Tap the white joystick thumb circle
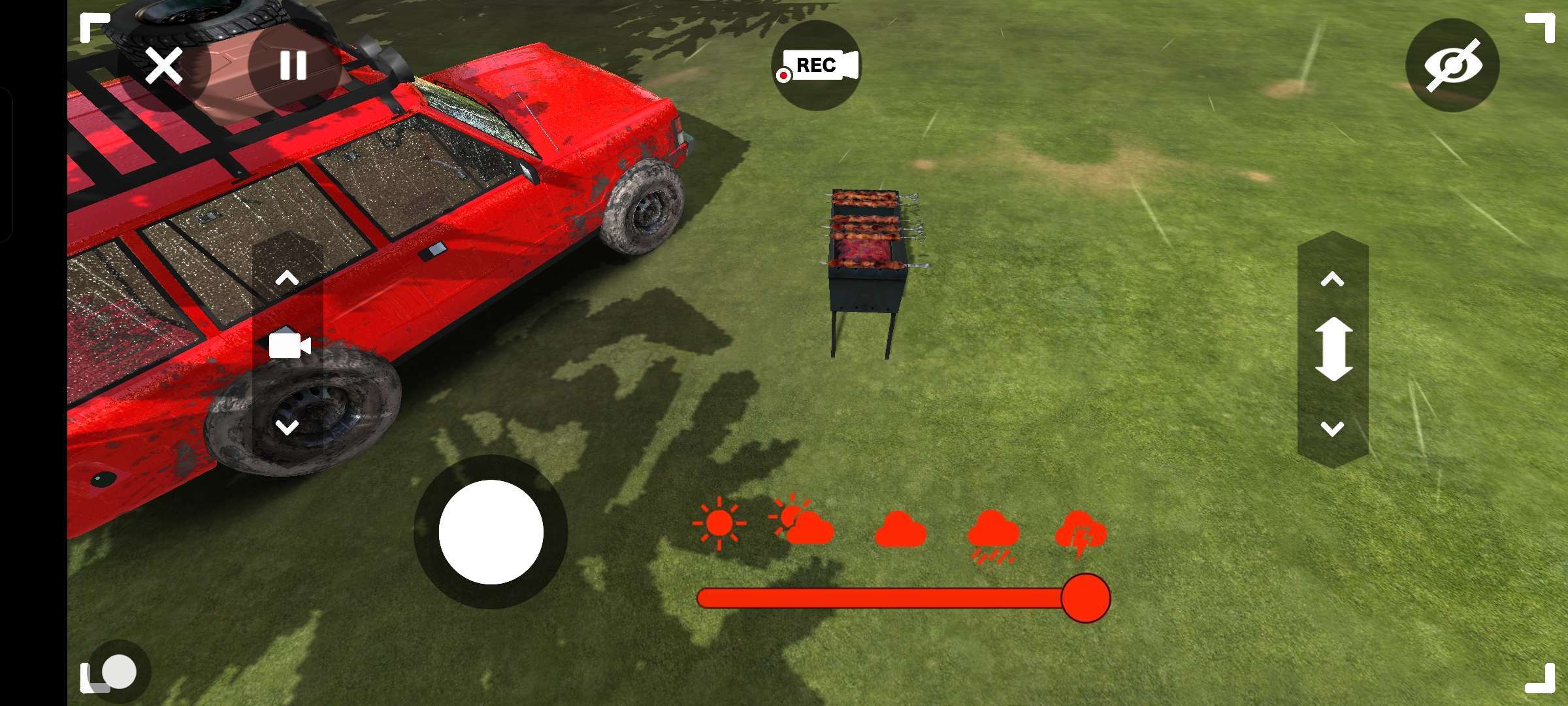Screen dimensions: 1568x706 point(491,532)
